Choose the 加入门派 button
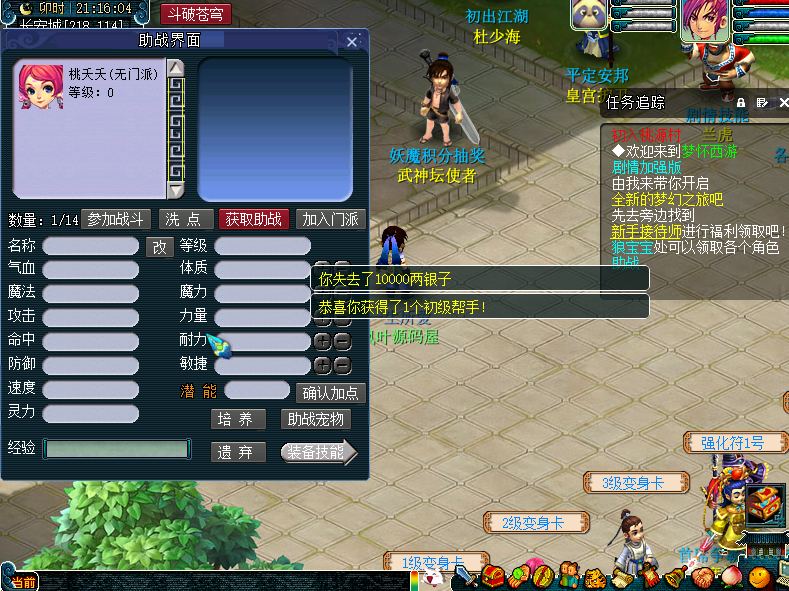This screenshot has width=789, height=591. (x=331, y=220)
